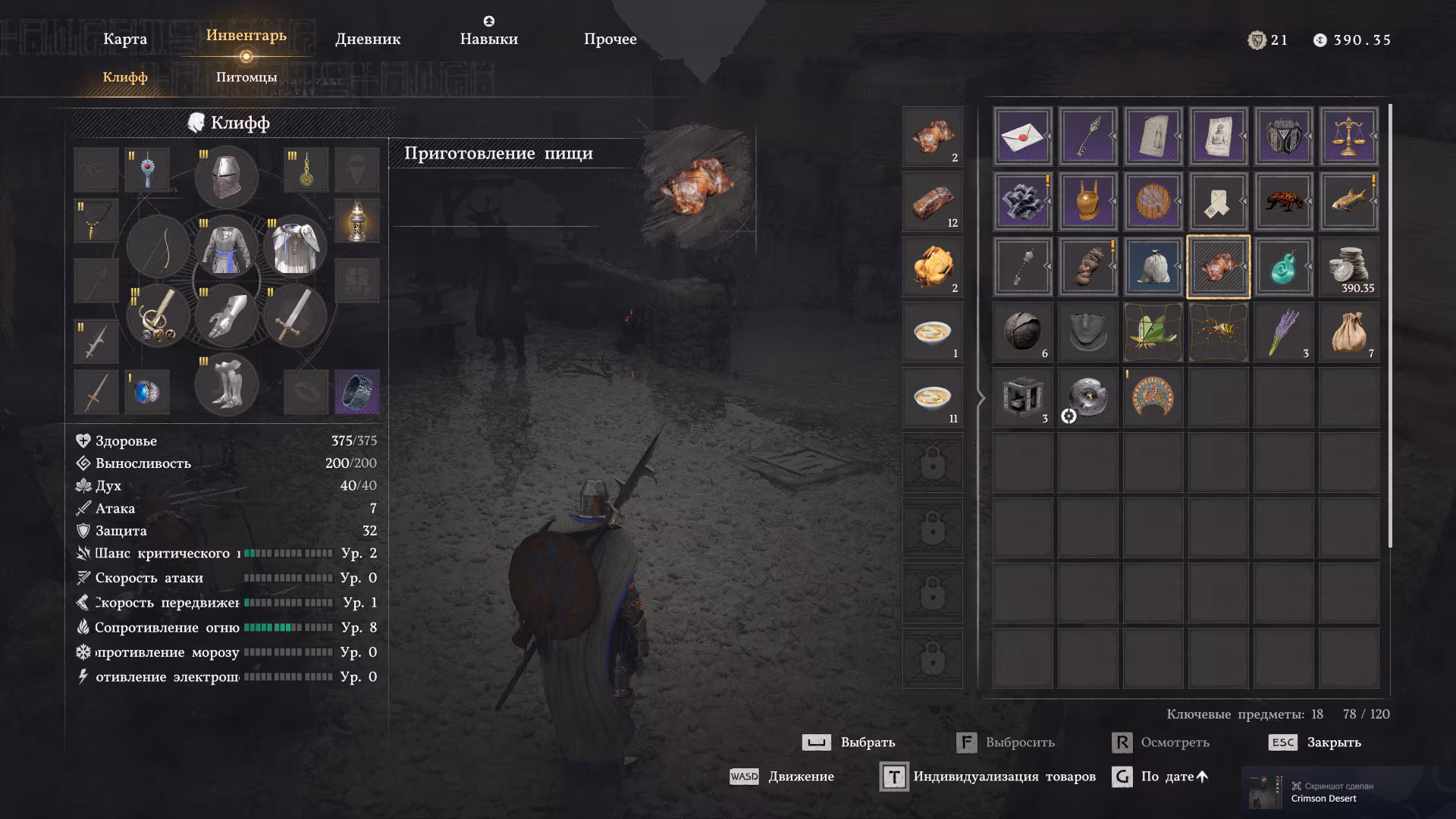Select the teal coiled snake figurine item

coord(1283,267)
